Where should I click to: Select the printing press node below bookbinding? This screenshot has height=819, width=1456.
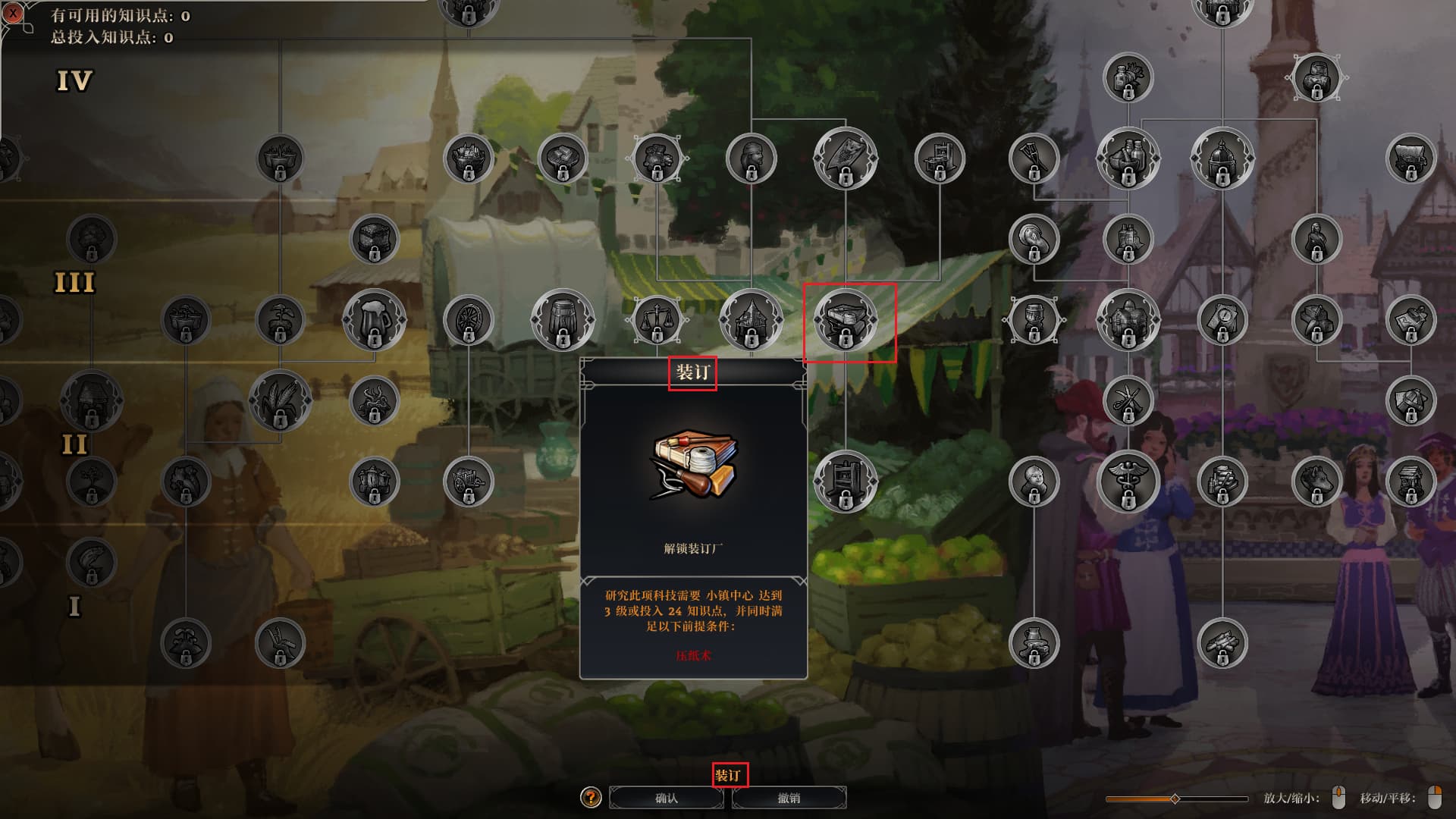click(845, 481)
